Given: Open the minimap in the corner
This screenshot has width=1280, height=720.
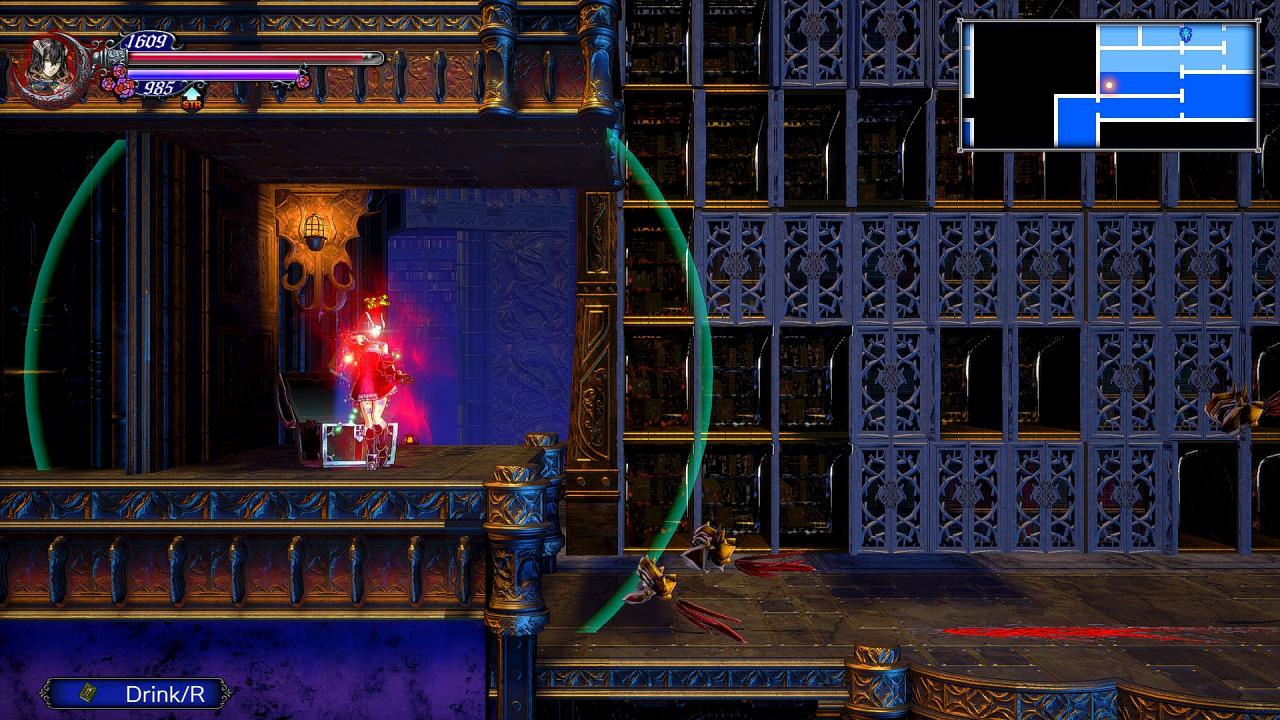Looking at the screenshot, I should pos(1108,85).
